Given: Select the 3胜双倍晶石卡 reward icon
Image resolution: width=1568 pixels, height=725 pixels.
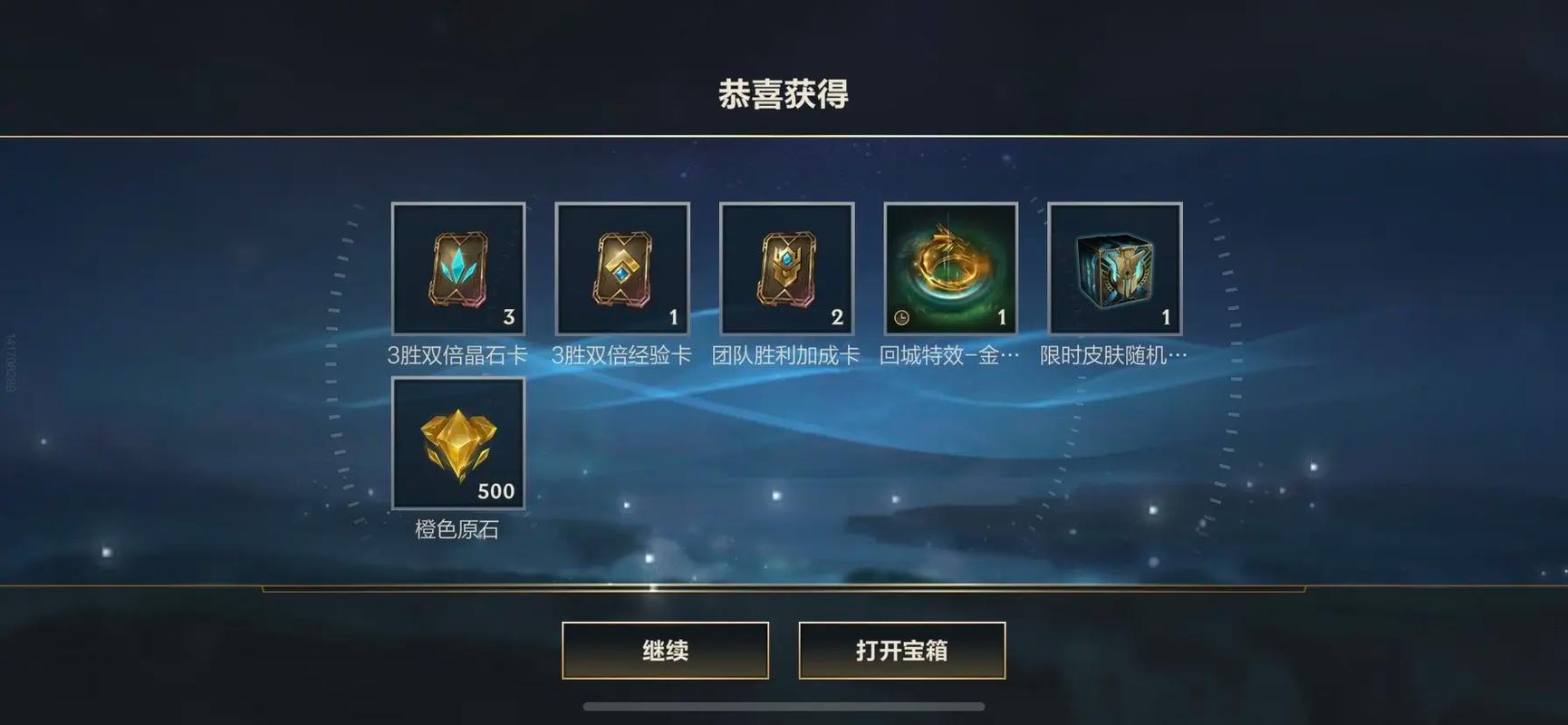Looking at the screenshot, I should (x=457, y=267).
